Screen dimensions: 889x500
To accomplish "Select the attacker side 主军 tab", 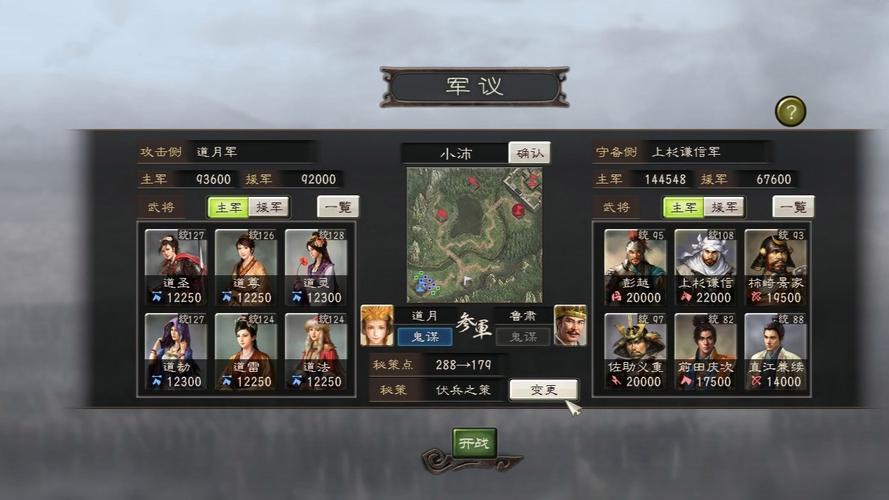I will point(229,207).
